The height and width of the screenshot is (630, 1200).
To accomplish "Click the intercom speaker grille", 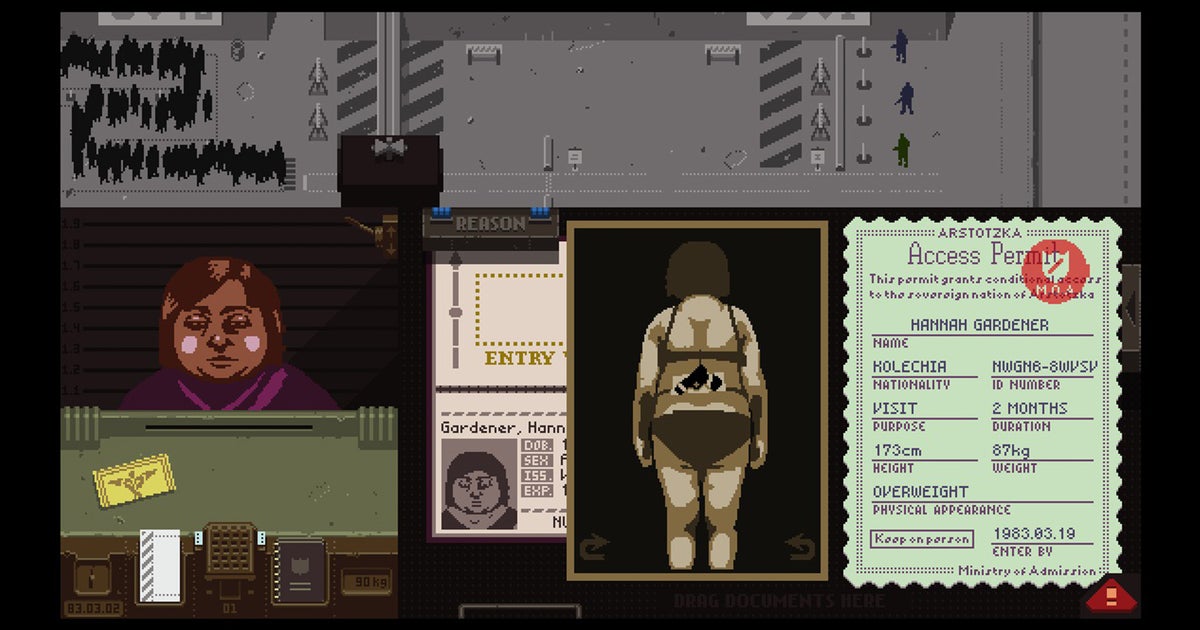I will click(x=230, y=548).
